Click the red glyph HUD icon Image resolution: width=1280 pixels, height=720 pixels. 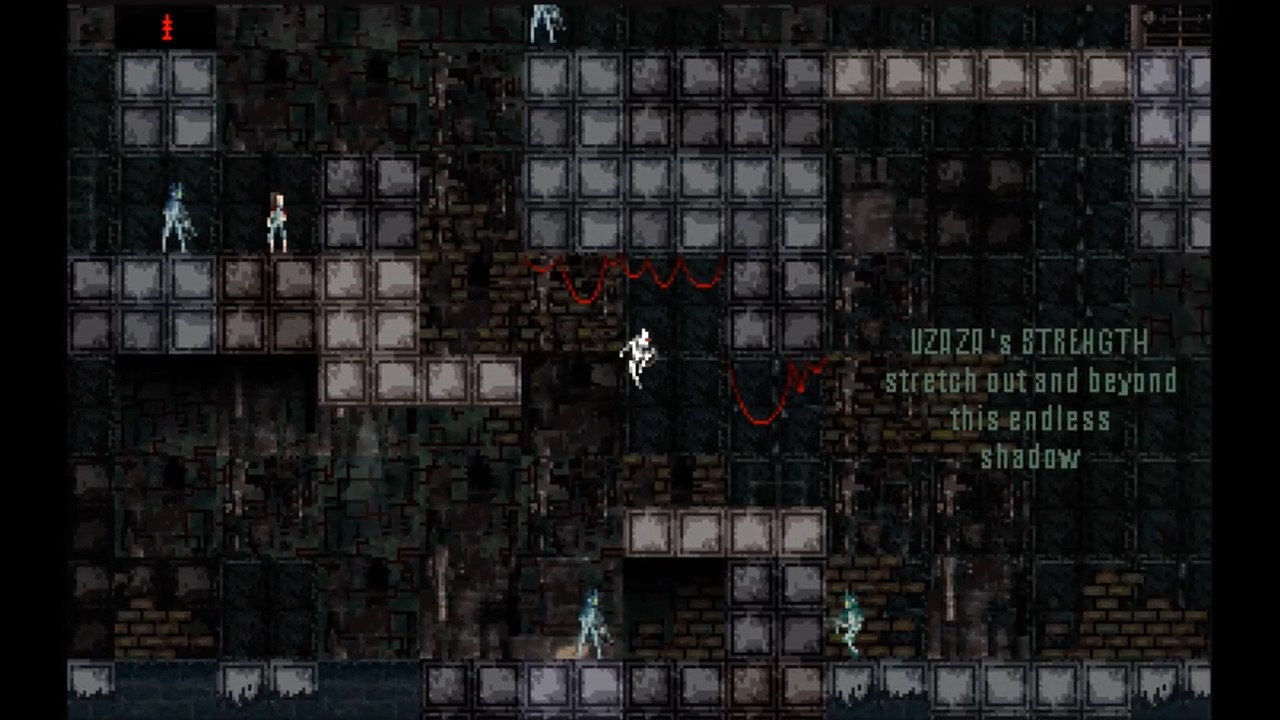[167, 27]
